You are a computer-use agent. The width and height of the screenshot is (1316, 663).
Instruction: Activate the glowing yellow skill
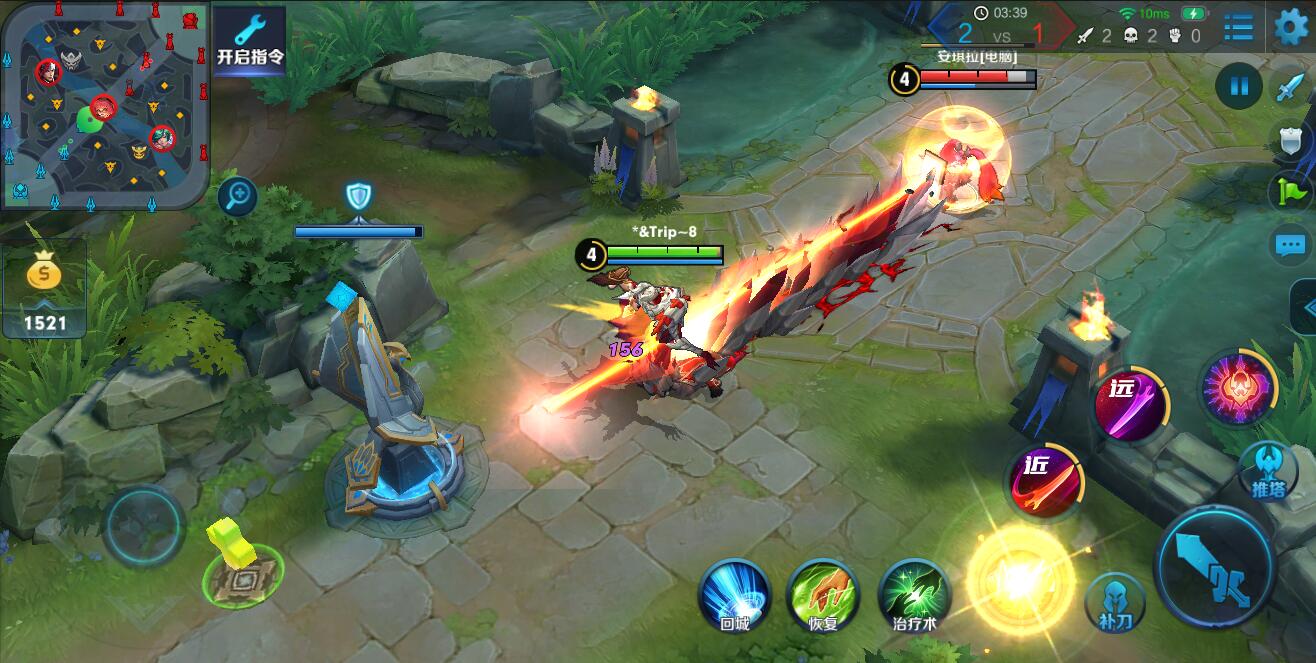[x=1019, y=578]
